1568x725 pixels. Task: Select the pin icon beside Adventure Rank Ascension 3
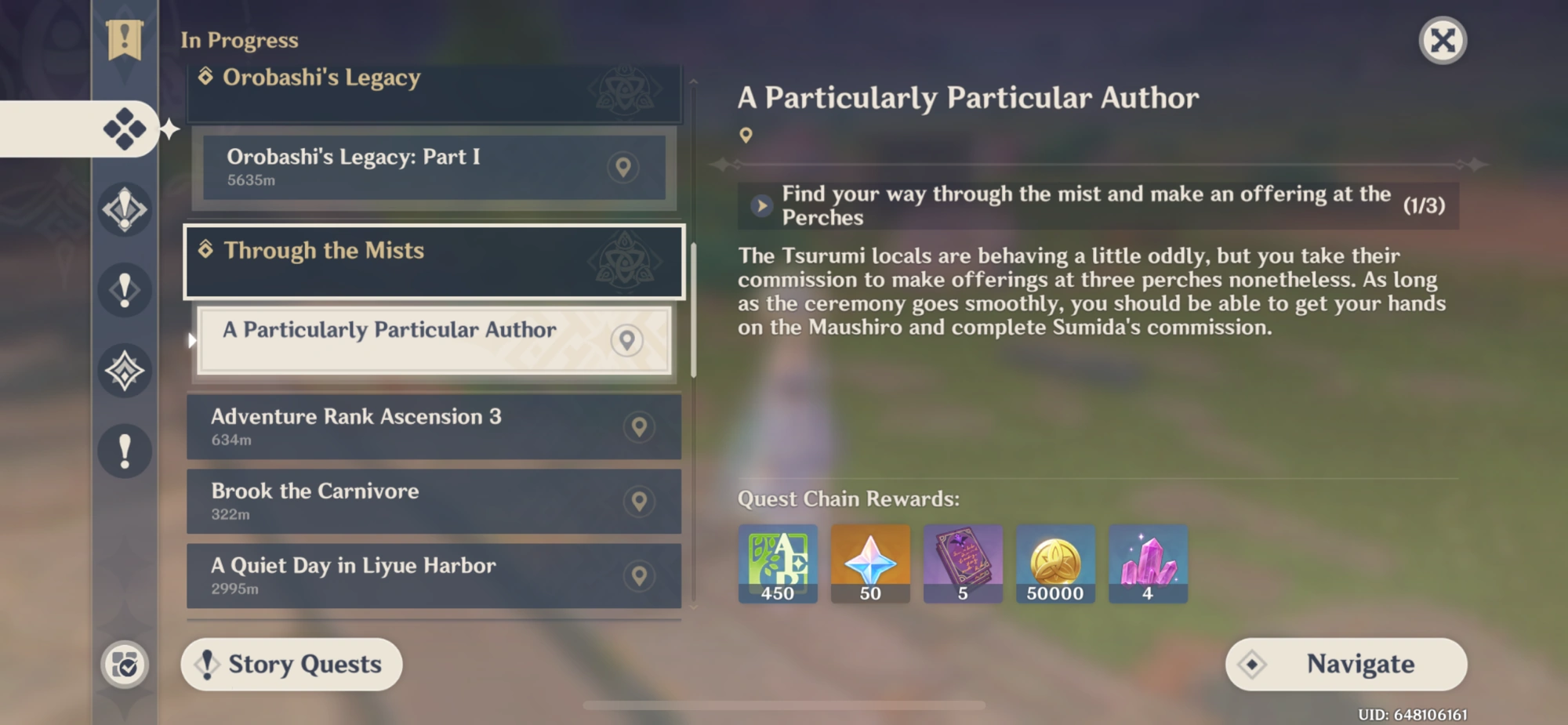click(638, 426)
